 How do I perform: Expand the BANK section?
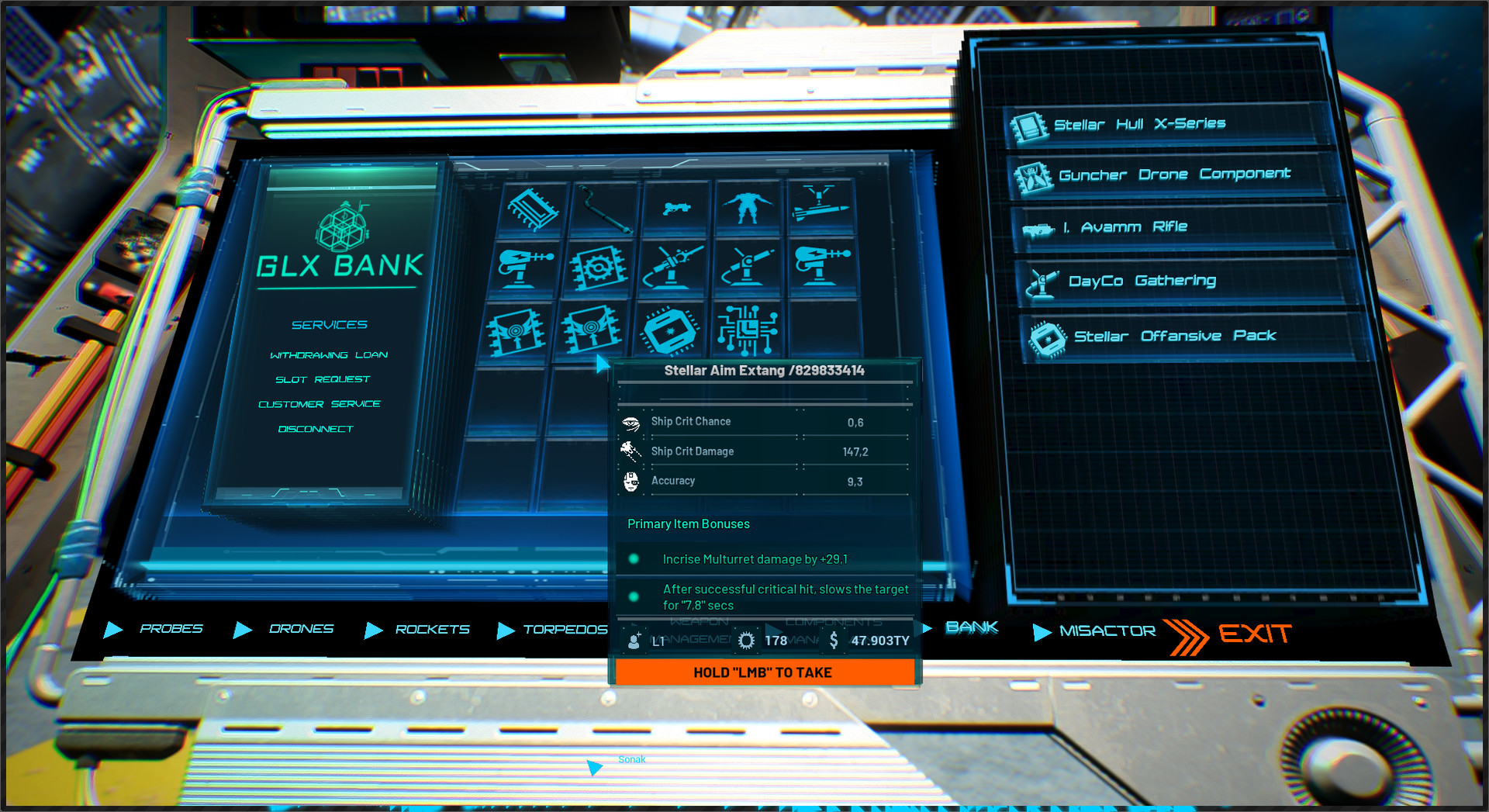coord(972,627)
